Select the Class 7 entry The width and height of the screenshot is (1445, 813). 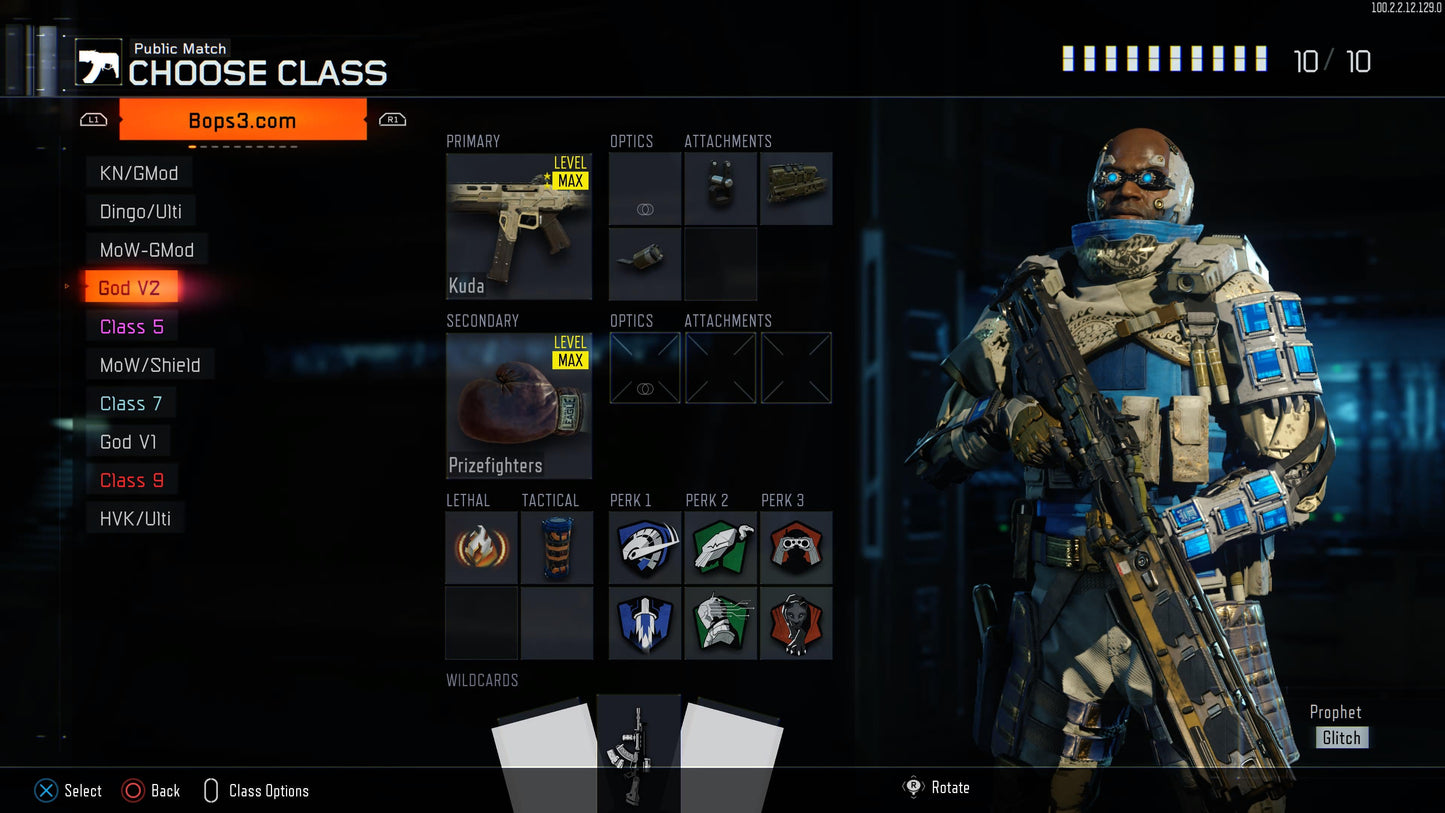coord(130,404)
